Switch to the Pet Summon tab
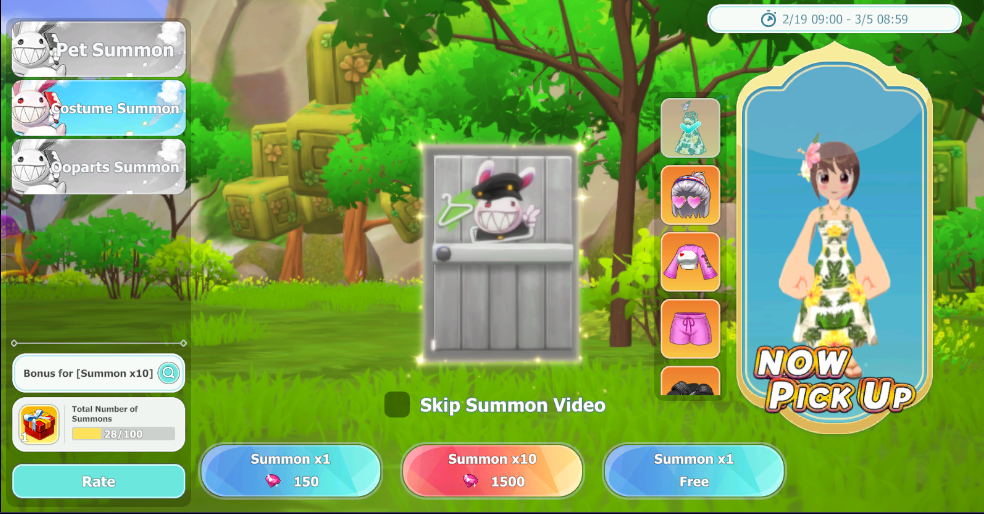This screenshot has width=984, height=514. pyautogui.click(x=99, y=49)
